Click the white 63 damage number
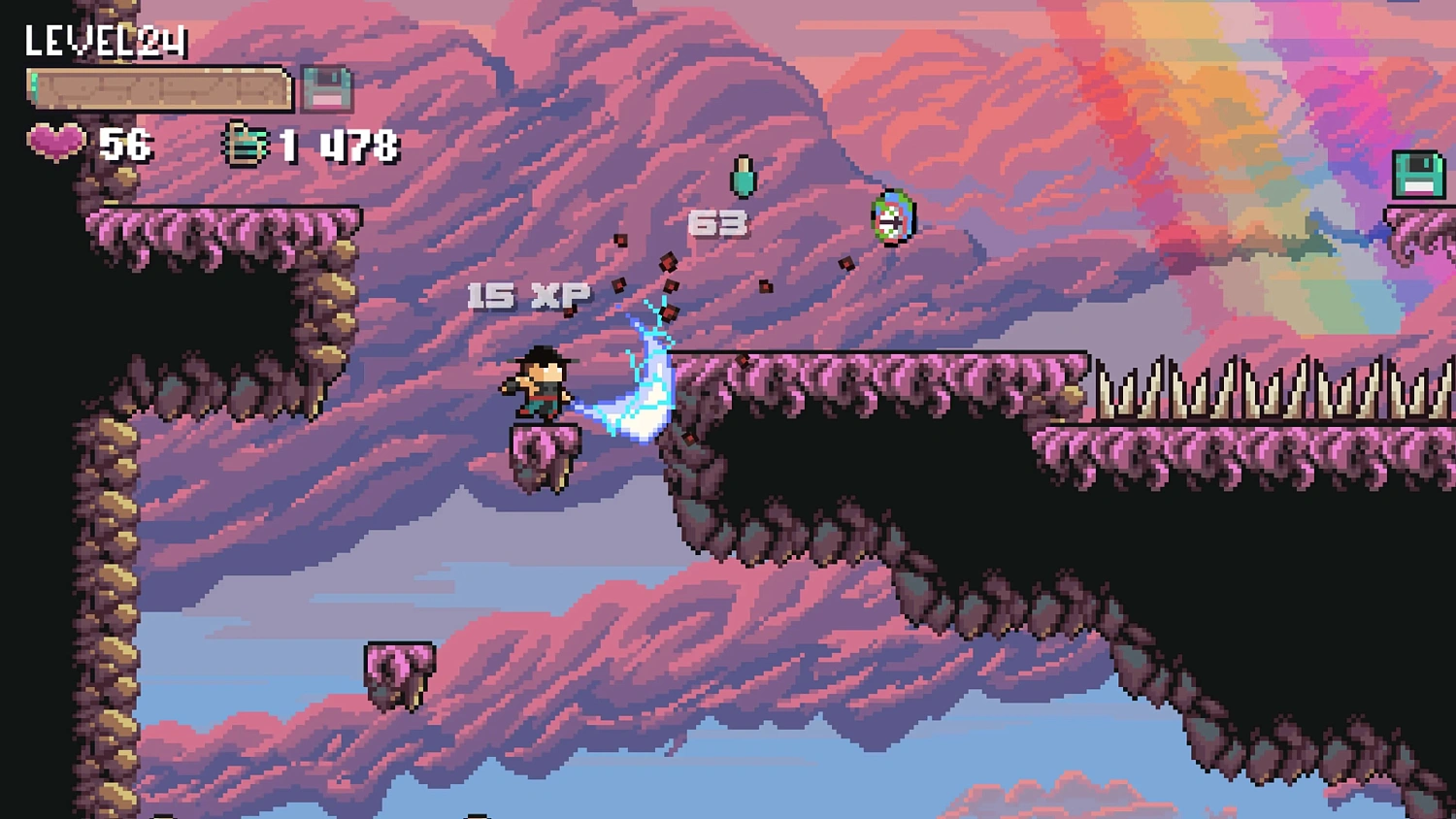The width and height of the screenshot is (1456, 819). pyautogui.click(x=716, y=224)
